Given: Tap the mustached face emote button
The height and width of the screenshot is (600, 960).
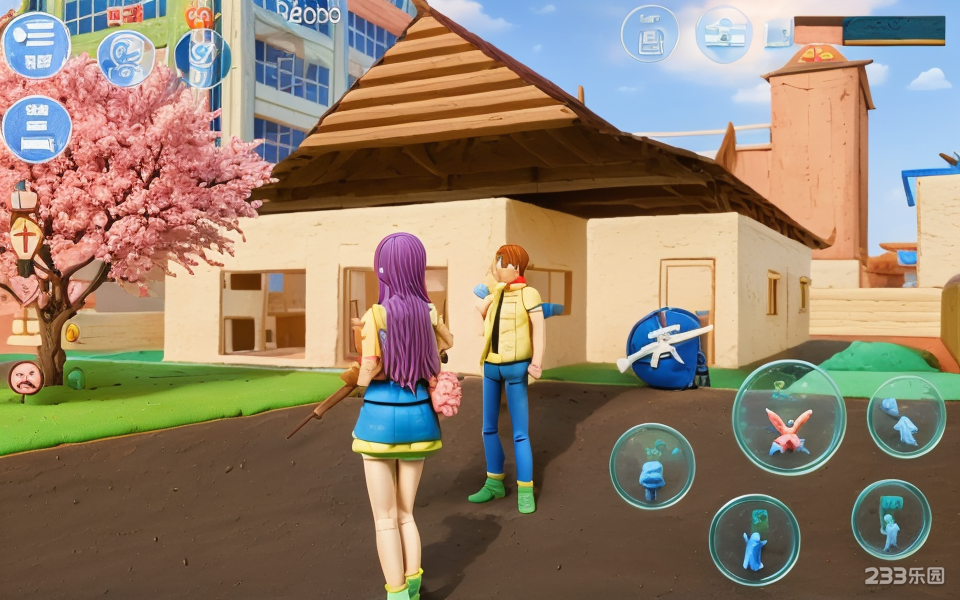Looking at the screenshot, I should [x=25, y=377].
